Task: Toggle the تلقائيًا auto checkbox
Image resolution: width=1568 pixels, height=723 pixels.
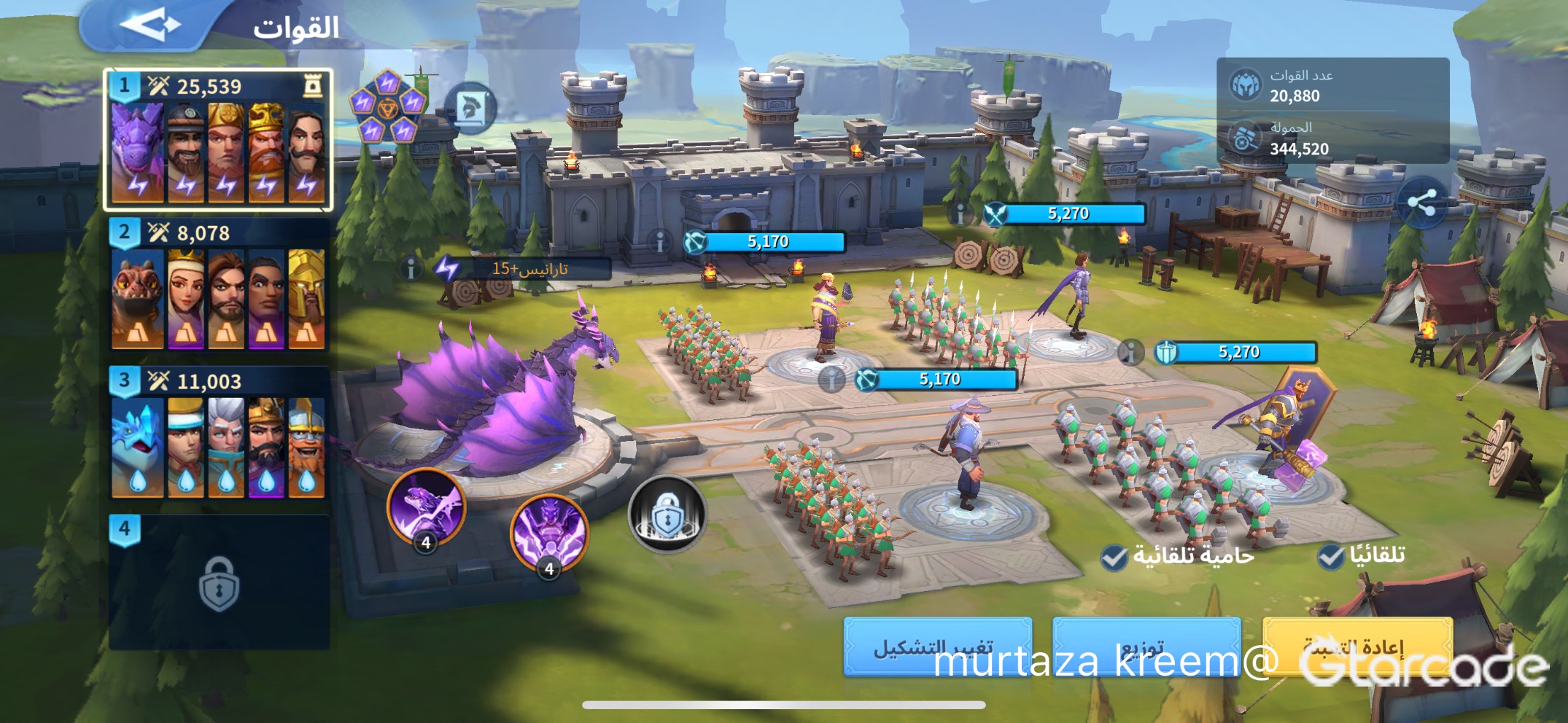Action: point(1331,556)
